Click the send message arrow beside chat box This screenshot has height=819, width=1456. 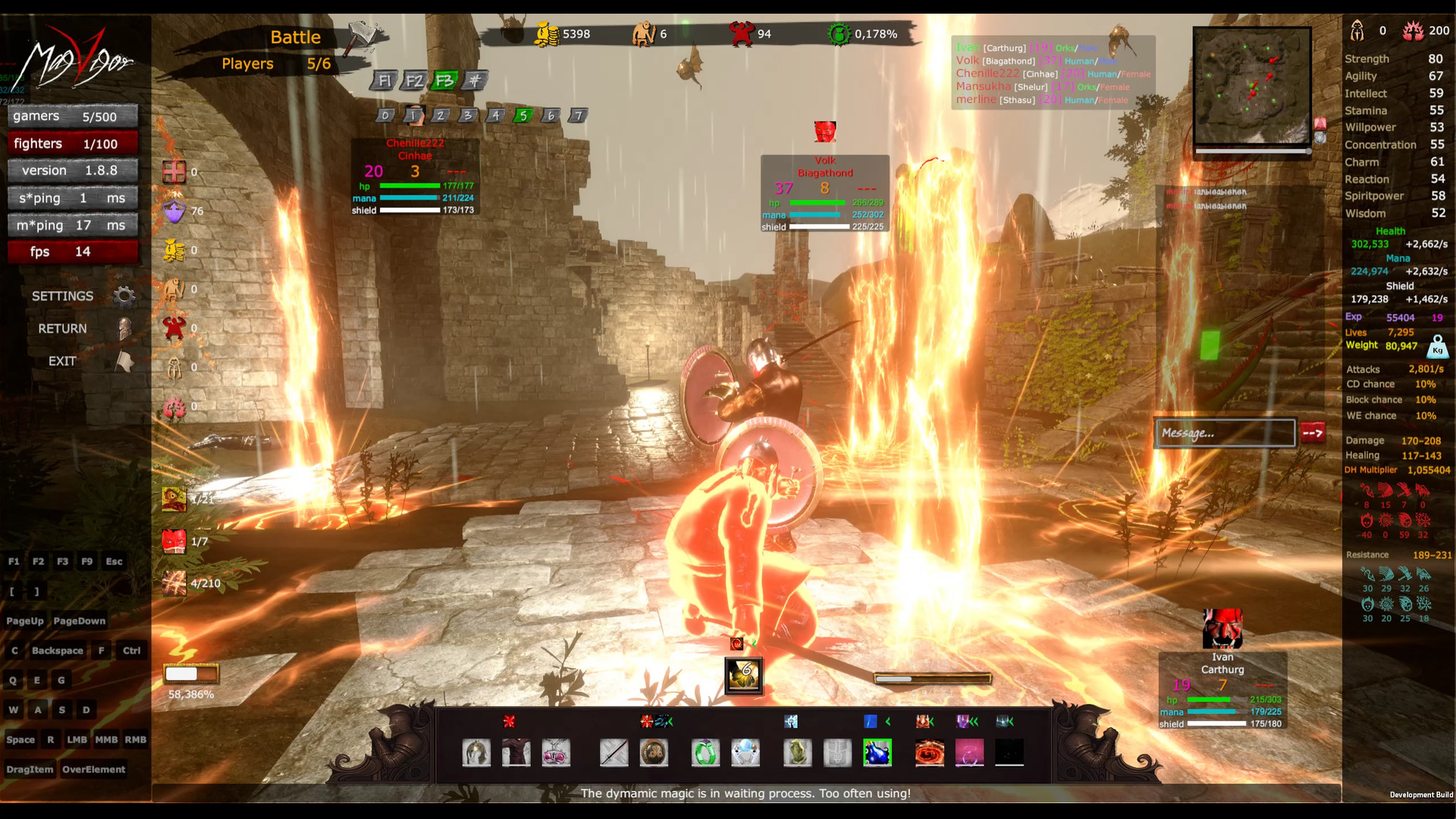[x=1314, y=433]
